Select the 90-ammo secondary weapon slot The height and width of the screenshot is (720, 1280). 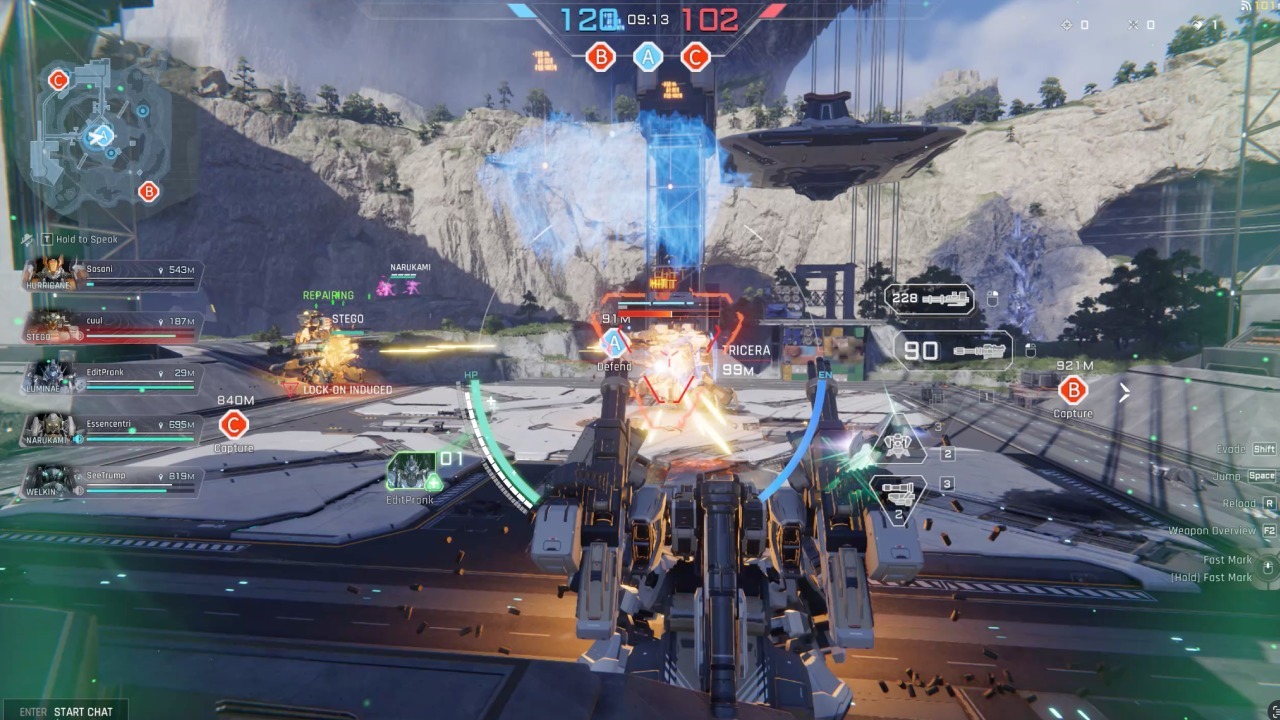point(953,351)
